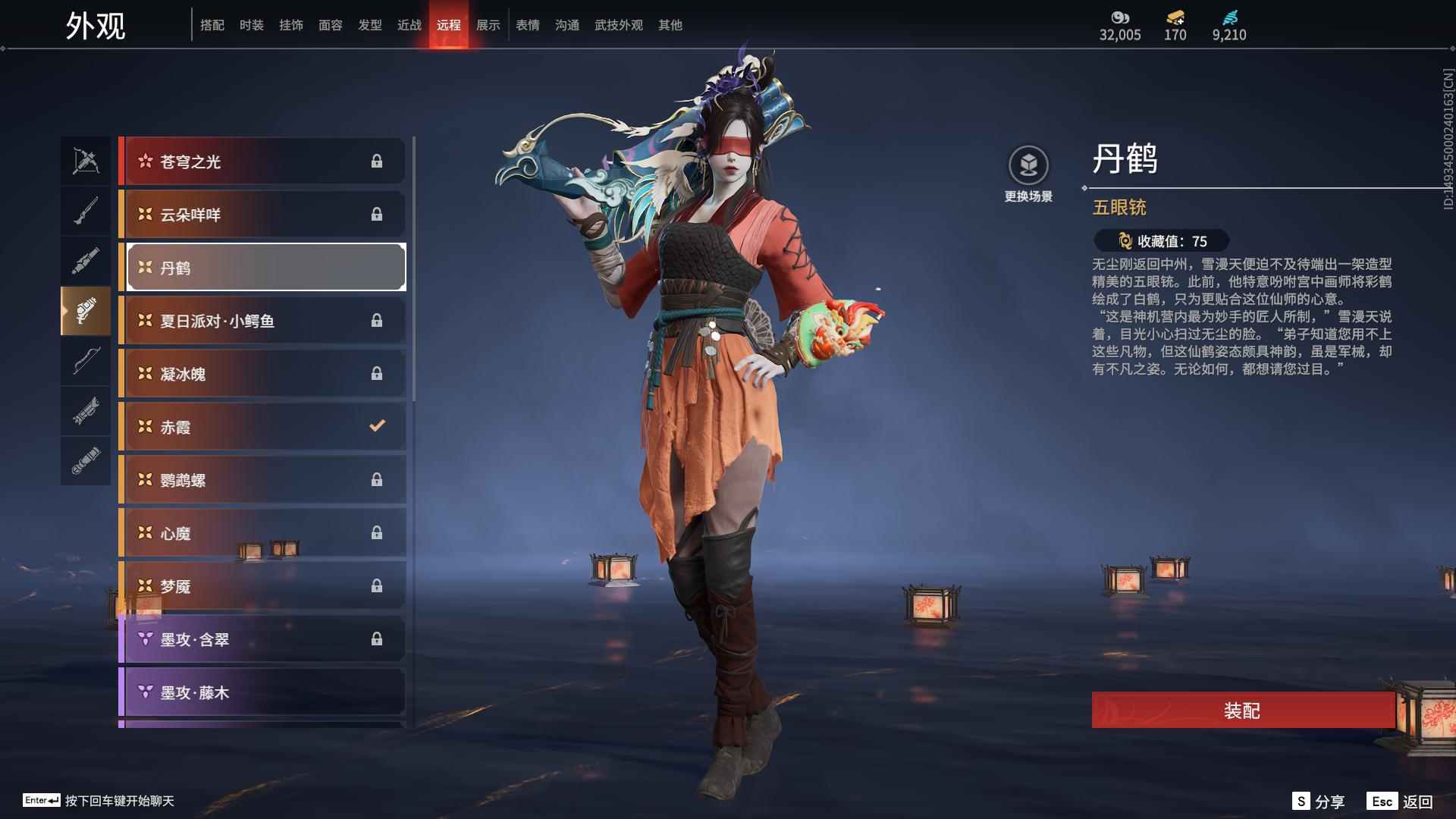Select the 墨攻·藤木 skin entry
The width and height of the screenshot is (1456, 819).
click(x=262, y=692)
